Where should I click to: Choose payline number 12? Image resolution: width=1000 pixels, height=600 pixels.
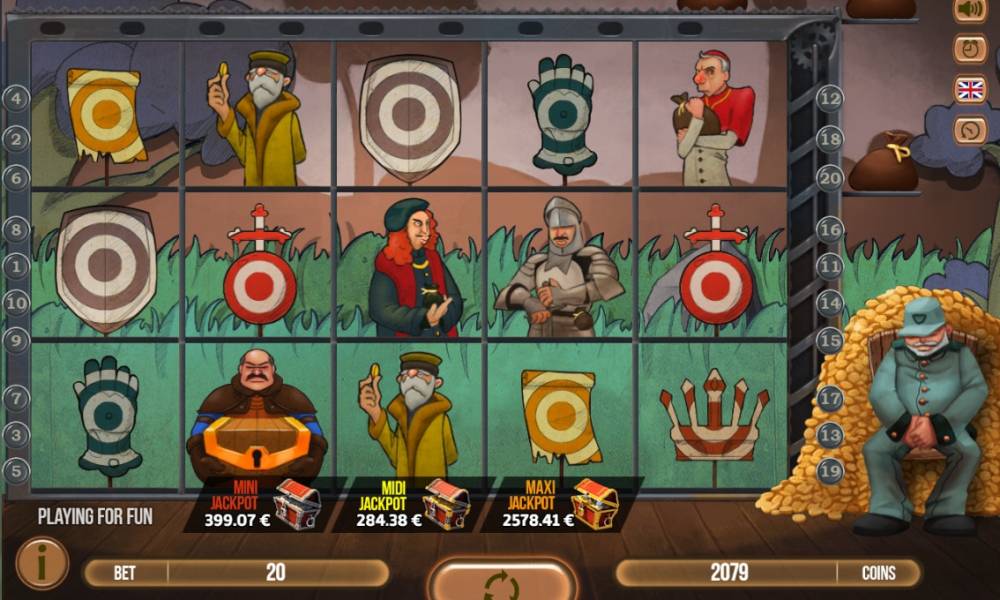click(x=830, y=98)
